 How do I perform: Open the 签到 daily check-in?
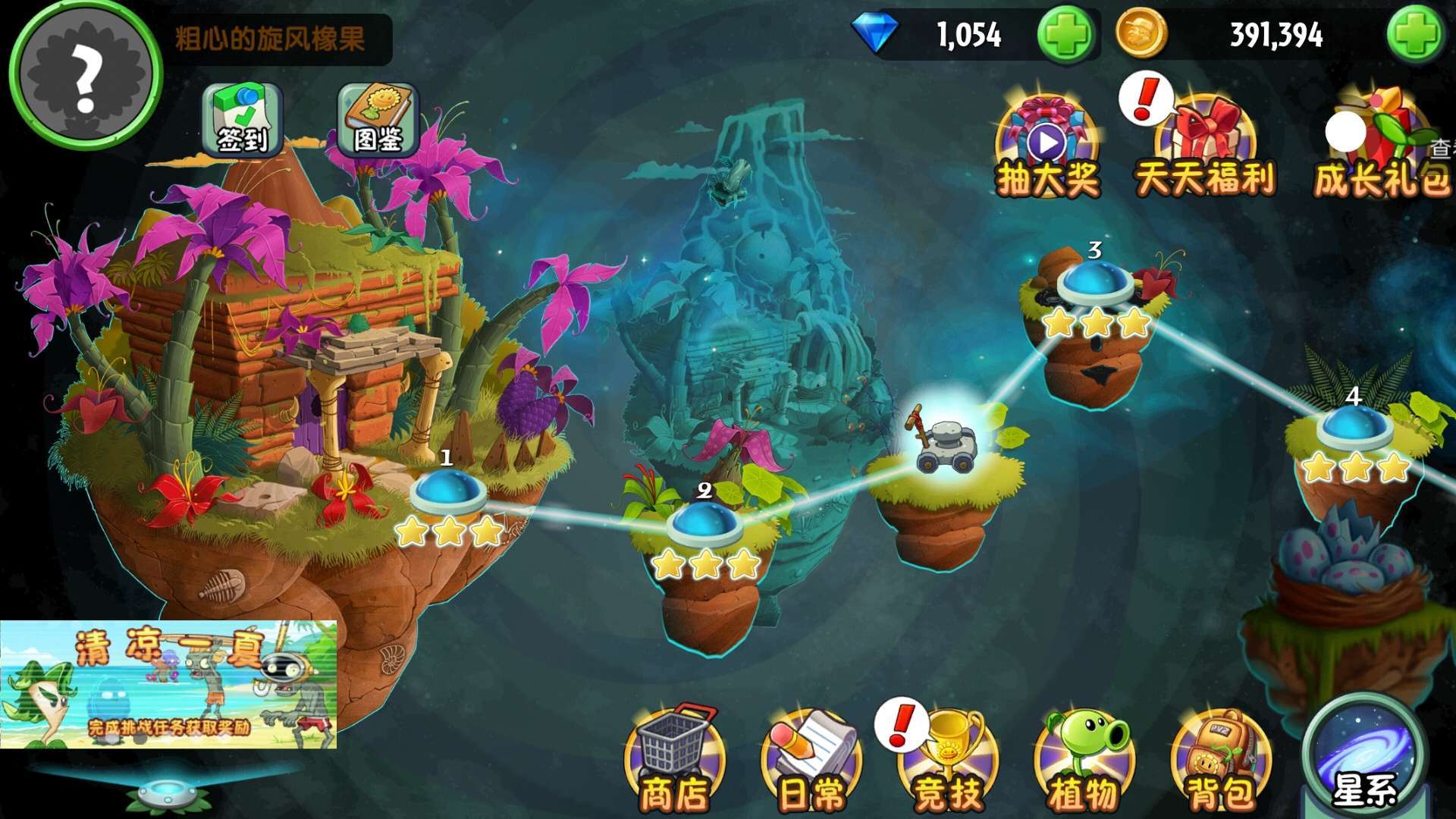click(x=242, y=121)
